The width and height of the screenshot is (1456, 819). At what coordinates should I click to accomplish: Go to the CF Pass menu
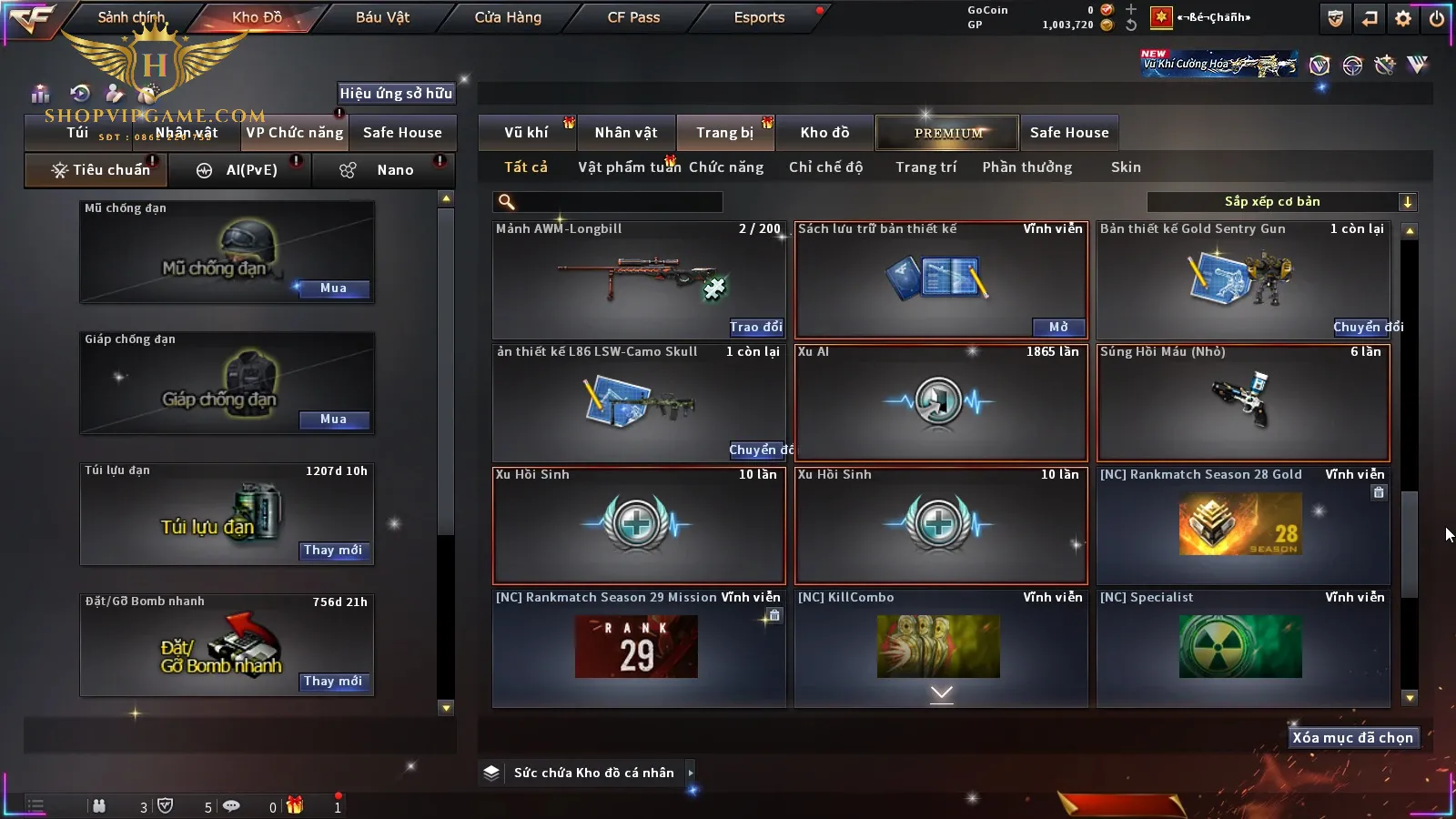[633, 17]
